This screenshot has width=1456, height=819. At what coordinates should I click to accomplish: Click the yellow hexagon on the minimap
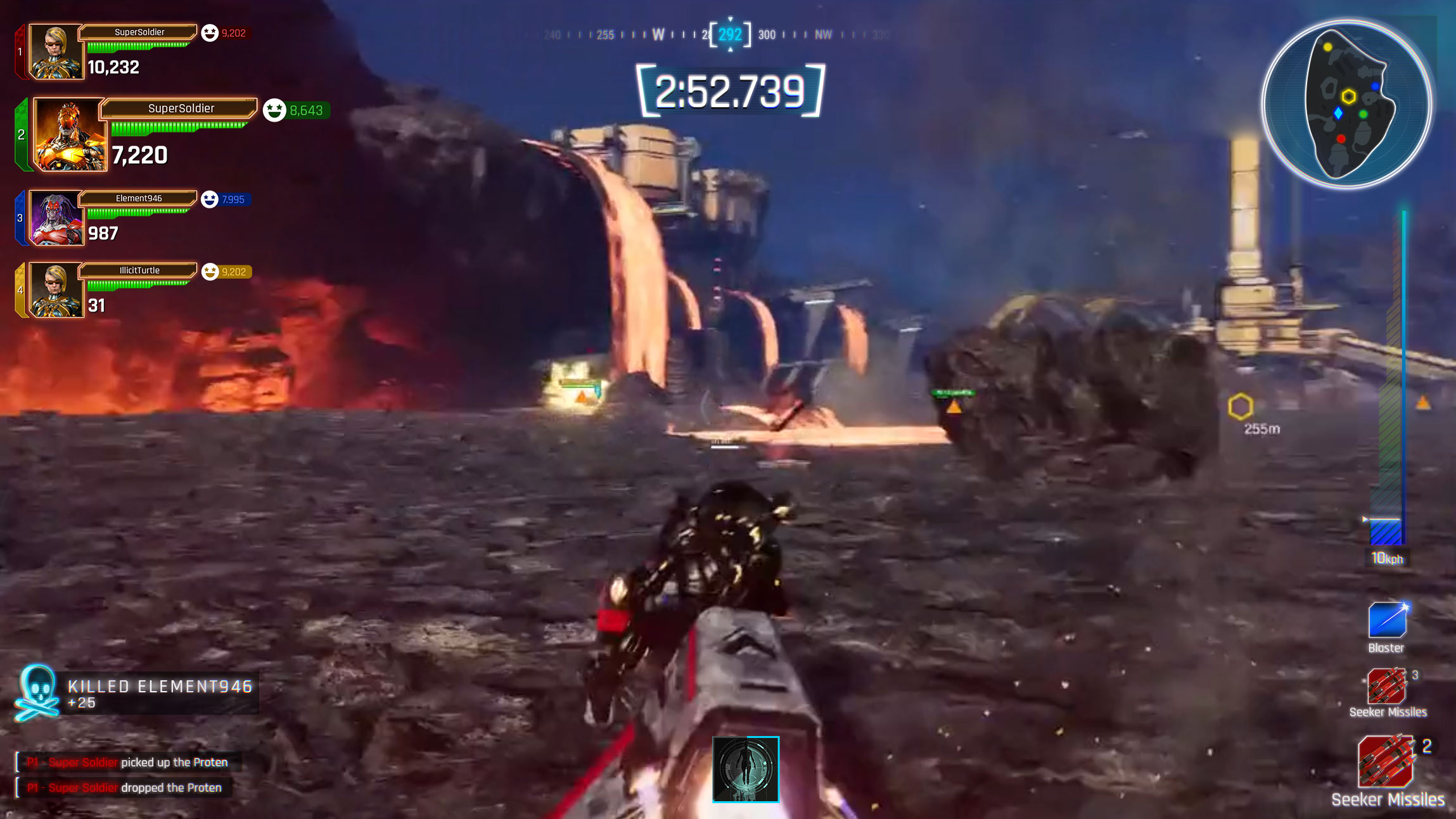click(x=1348, y=97)
